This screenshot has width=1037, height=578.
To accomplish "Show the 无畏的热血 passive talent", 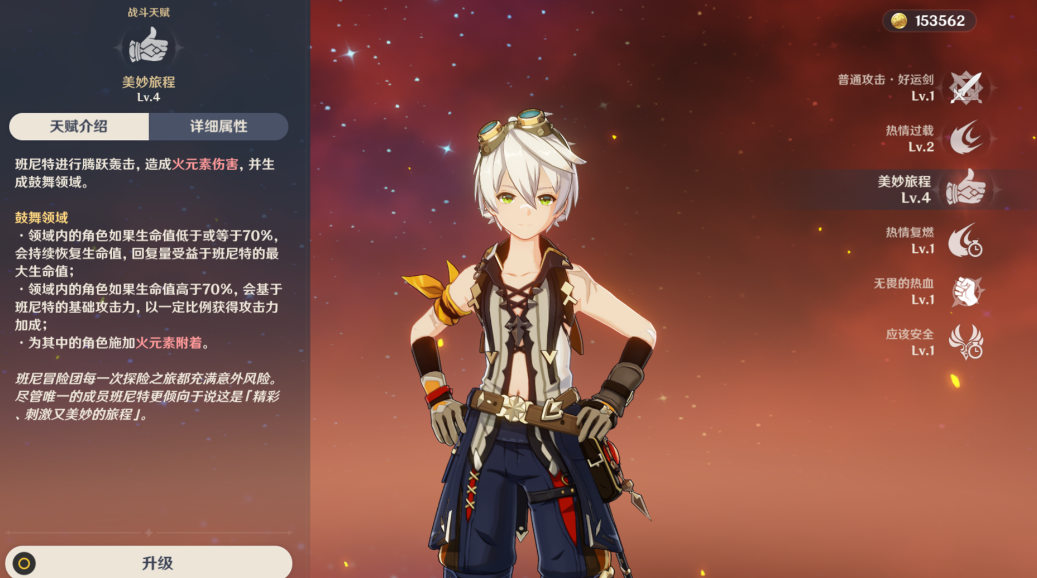I will 965,291.
